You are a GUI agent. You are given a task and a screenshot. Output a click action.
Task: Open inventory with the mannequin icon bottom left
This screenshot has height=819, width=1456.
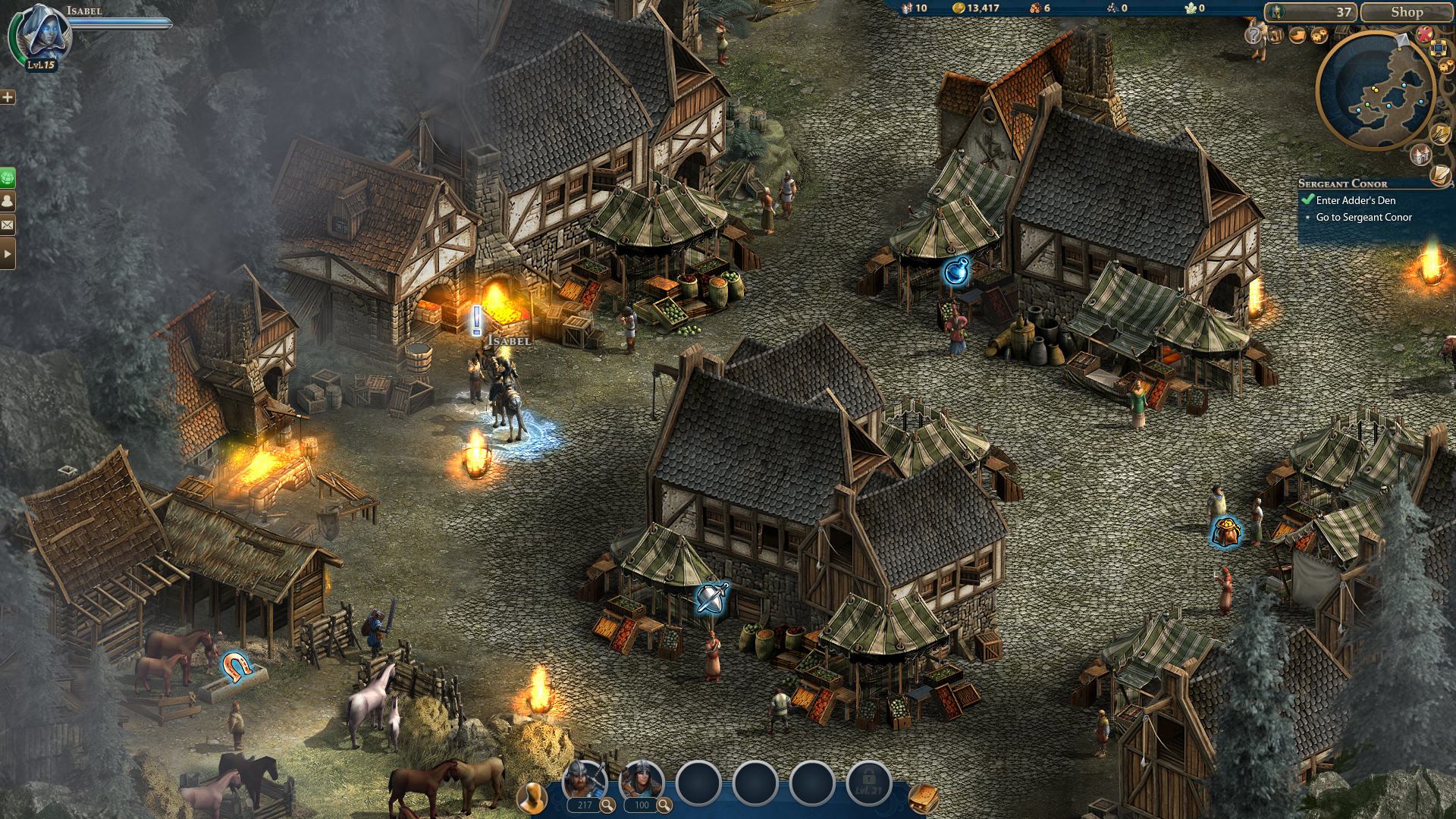[533, 797]
